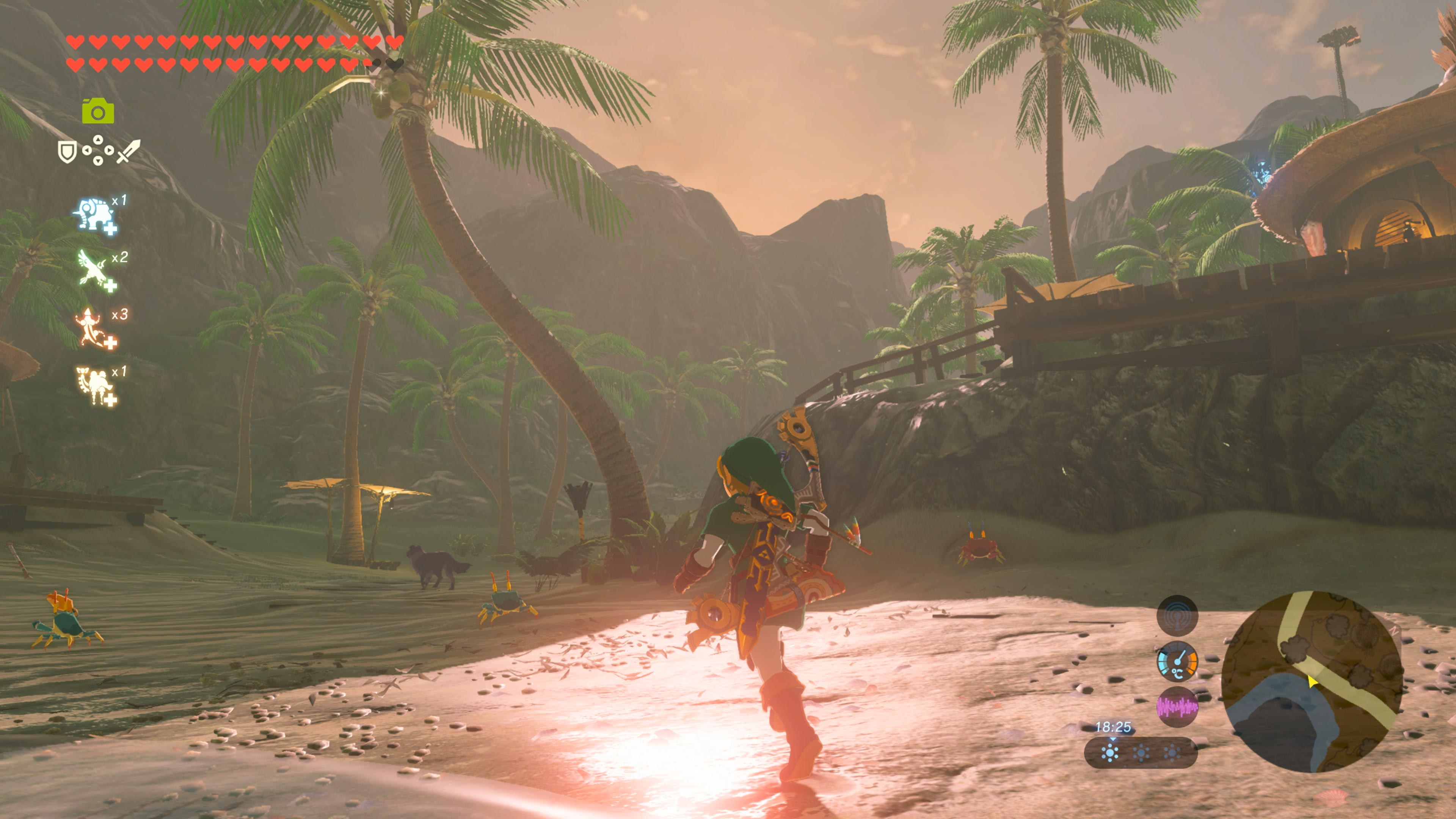Open the circular minimap
Viewport: 1456px width, 819px height.
(1312, 681)
